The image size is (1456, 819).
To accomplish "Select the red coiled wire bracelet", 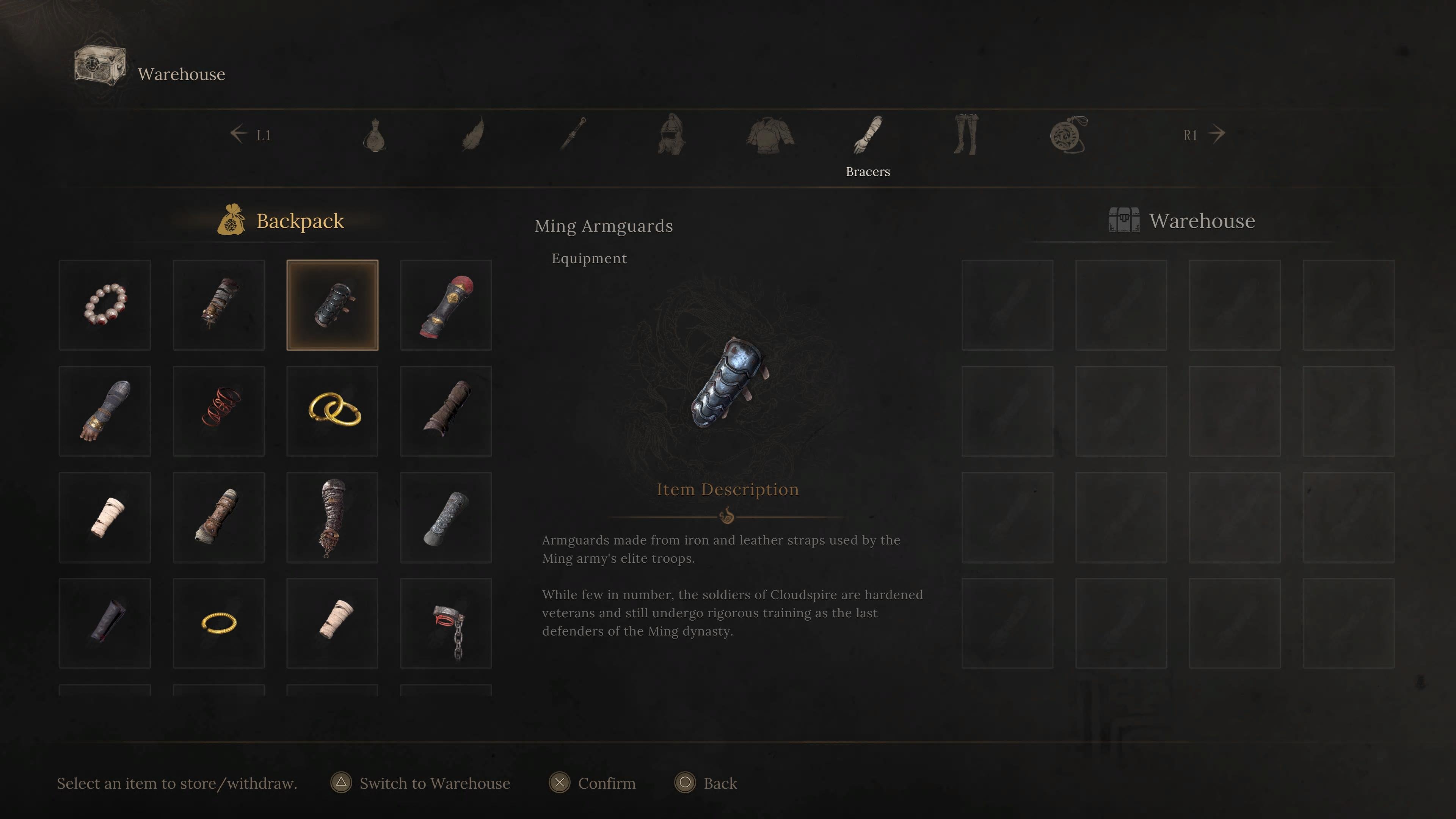I will (219, 411).
